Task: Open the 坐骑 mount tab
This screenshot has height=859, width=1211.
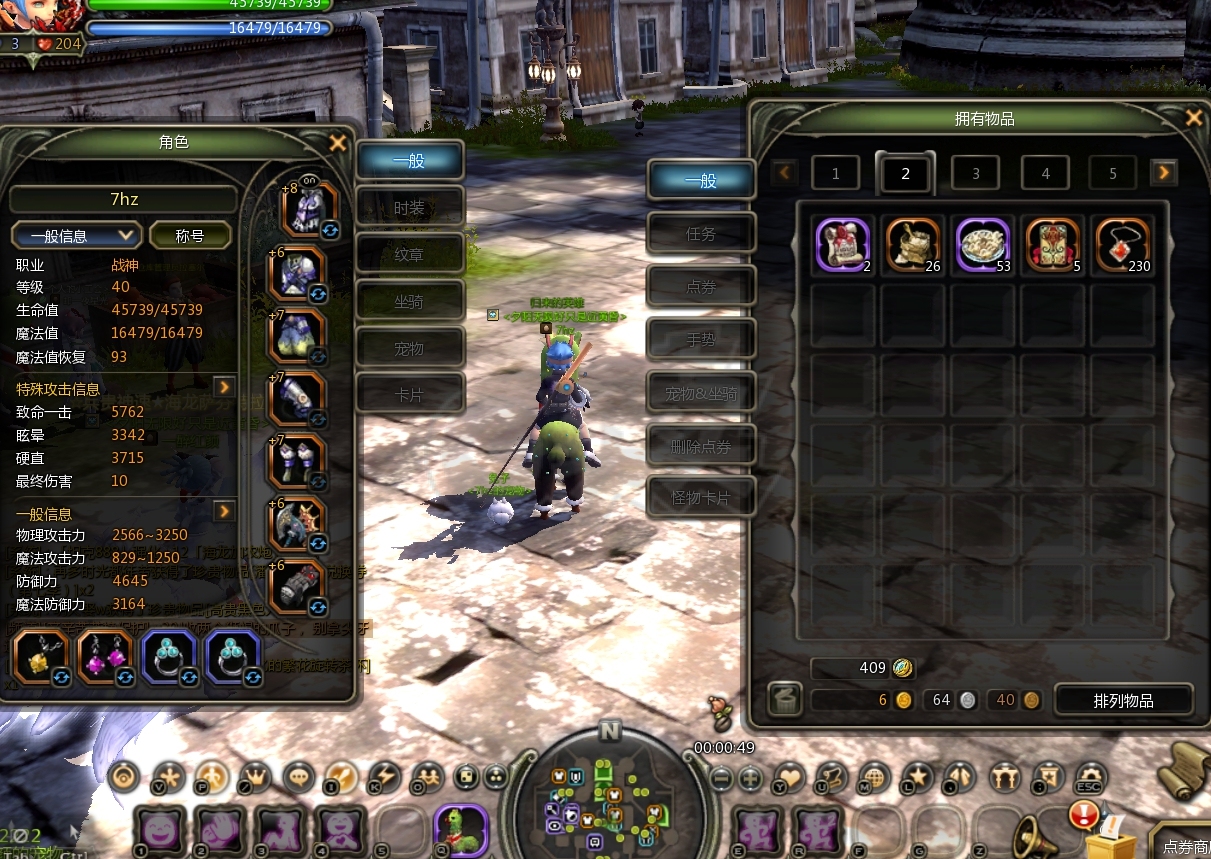Action: (410, 301)
